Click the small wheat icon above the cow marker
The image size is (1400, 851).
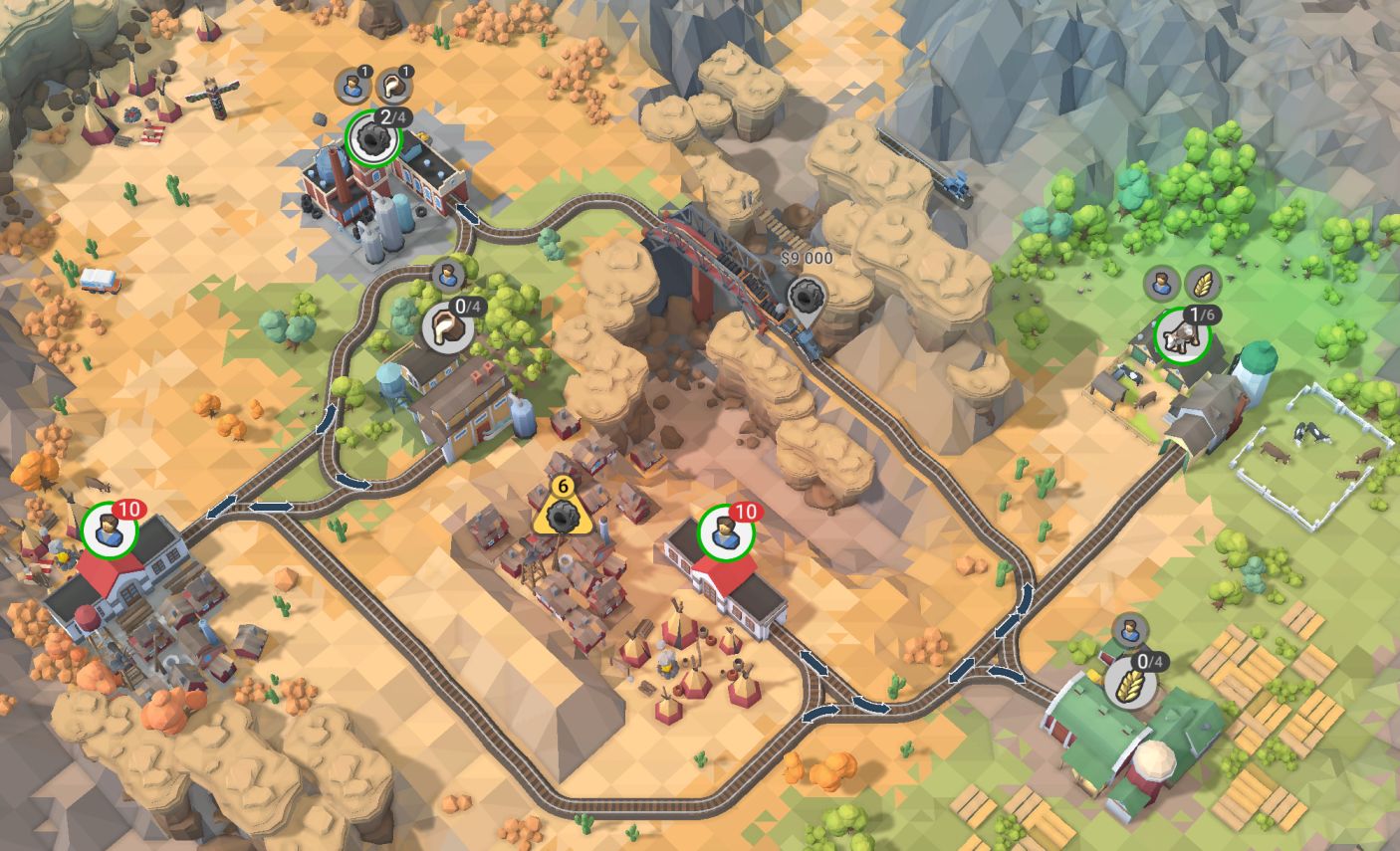click(1203, 283)
